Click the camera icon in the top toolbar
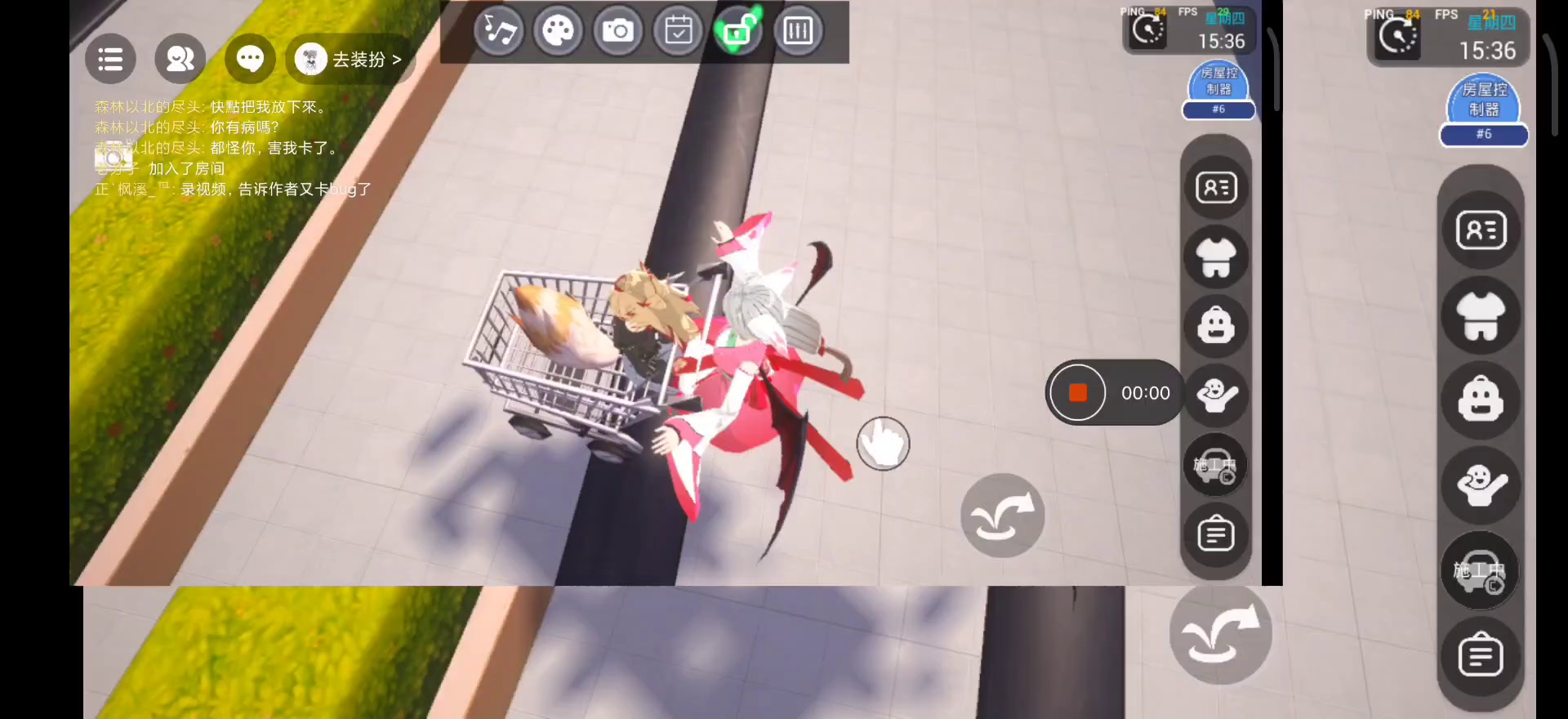This screenshot has height=719, width=1568. pos(618,32)
